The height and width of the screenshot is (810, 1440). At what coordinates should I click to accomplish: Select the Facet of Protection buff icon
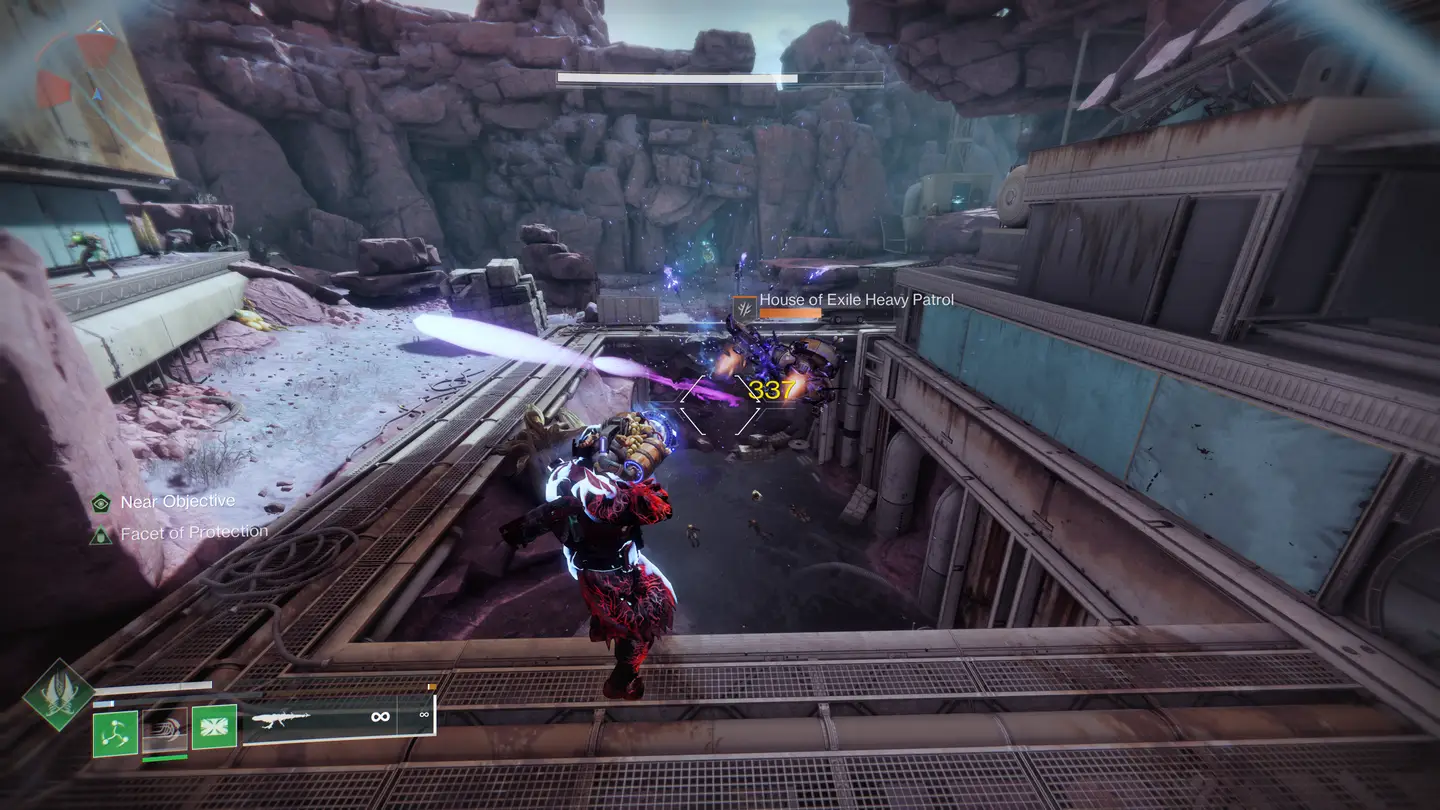(101, 535)
